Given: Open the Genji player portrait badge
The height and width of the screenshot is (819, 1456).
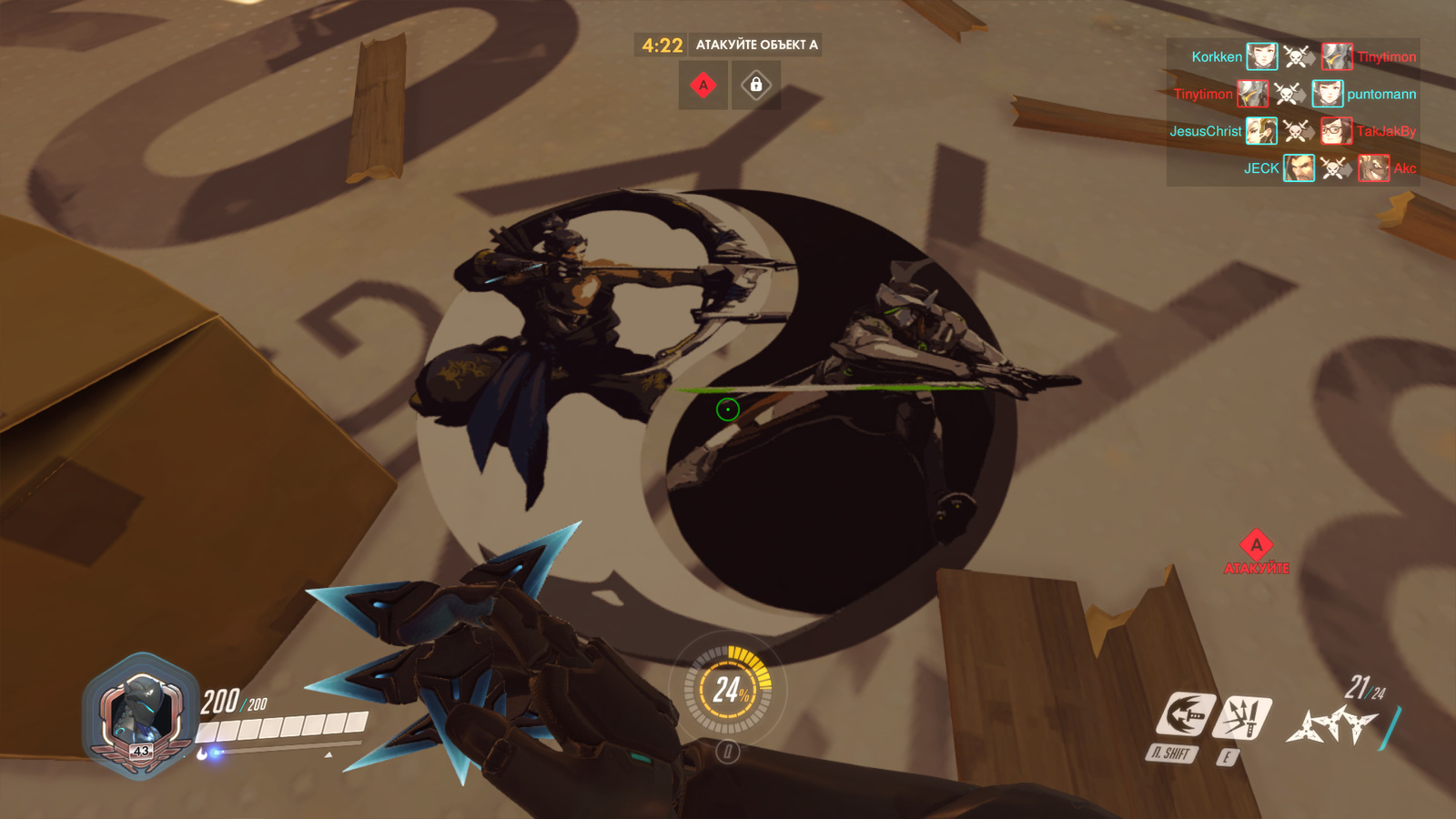Looking at the screenshot, I should point(141,716).
